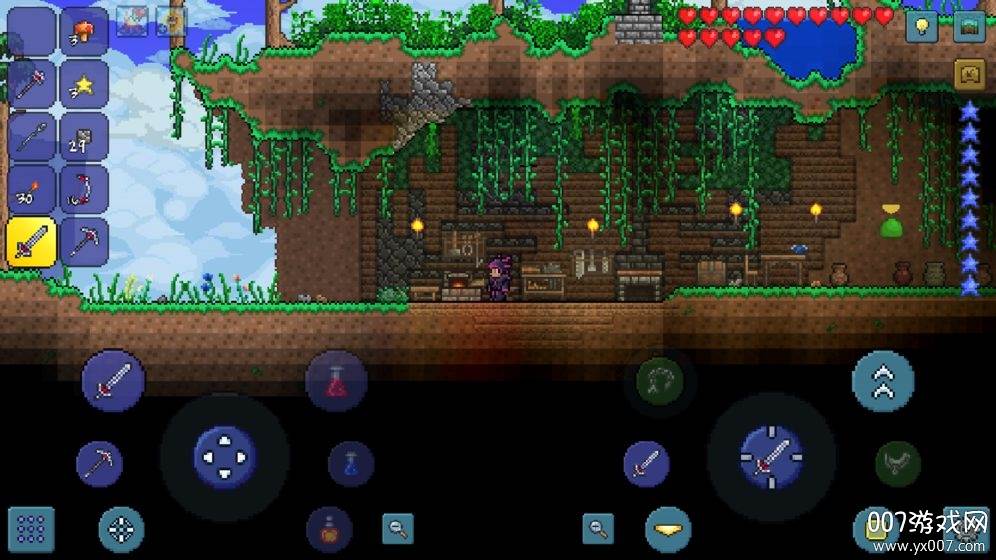
Task: Select the red bow hotbar slot
Action: click(84, 189)
